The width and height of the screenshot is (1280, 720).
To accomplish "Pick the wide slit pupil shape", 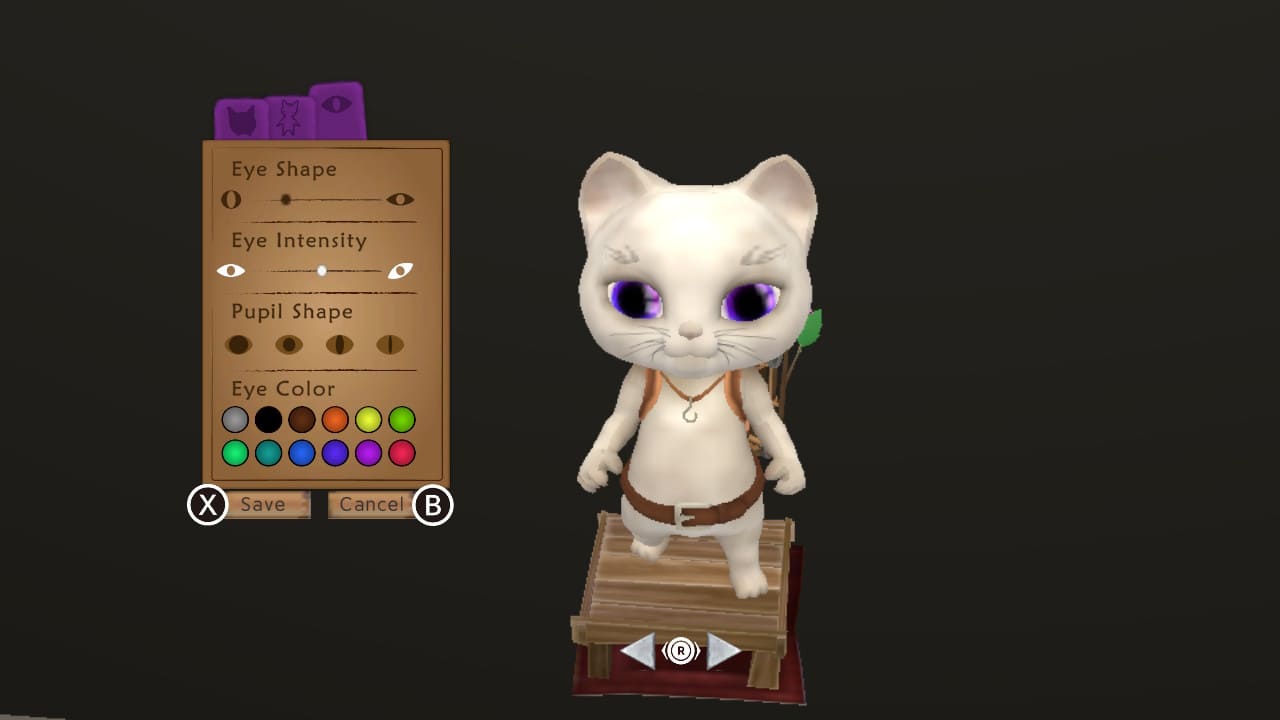I will point(341,343).
